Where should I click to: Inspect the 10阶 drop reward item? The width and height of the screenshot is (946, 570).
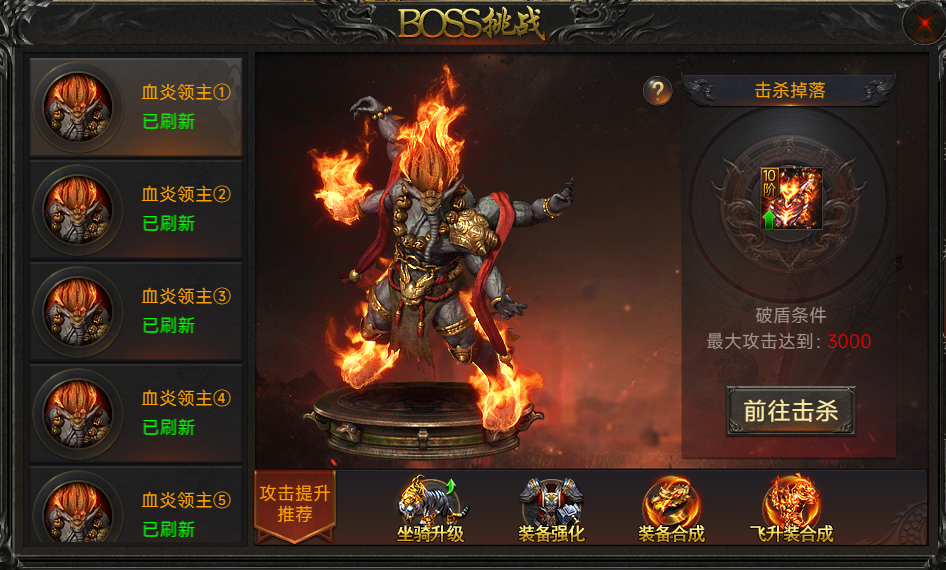[790, 198]
